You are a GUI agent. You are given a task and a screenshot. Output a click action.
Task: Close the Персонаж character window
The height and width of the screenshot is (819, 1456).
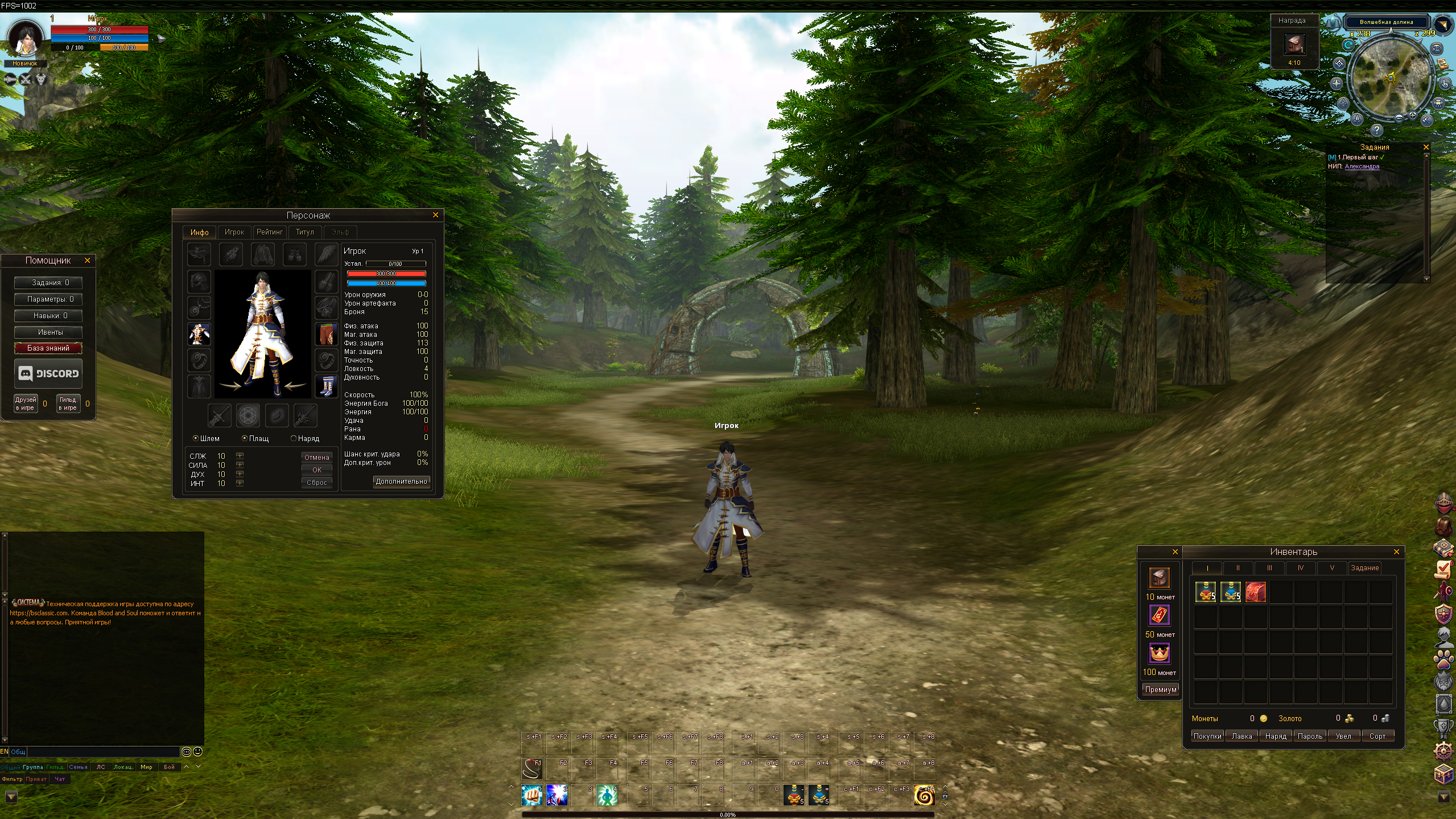click(435, 215)
